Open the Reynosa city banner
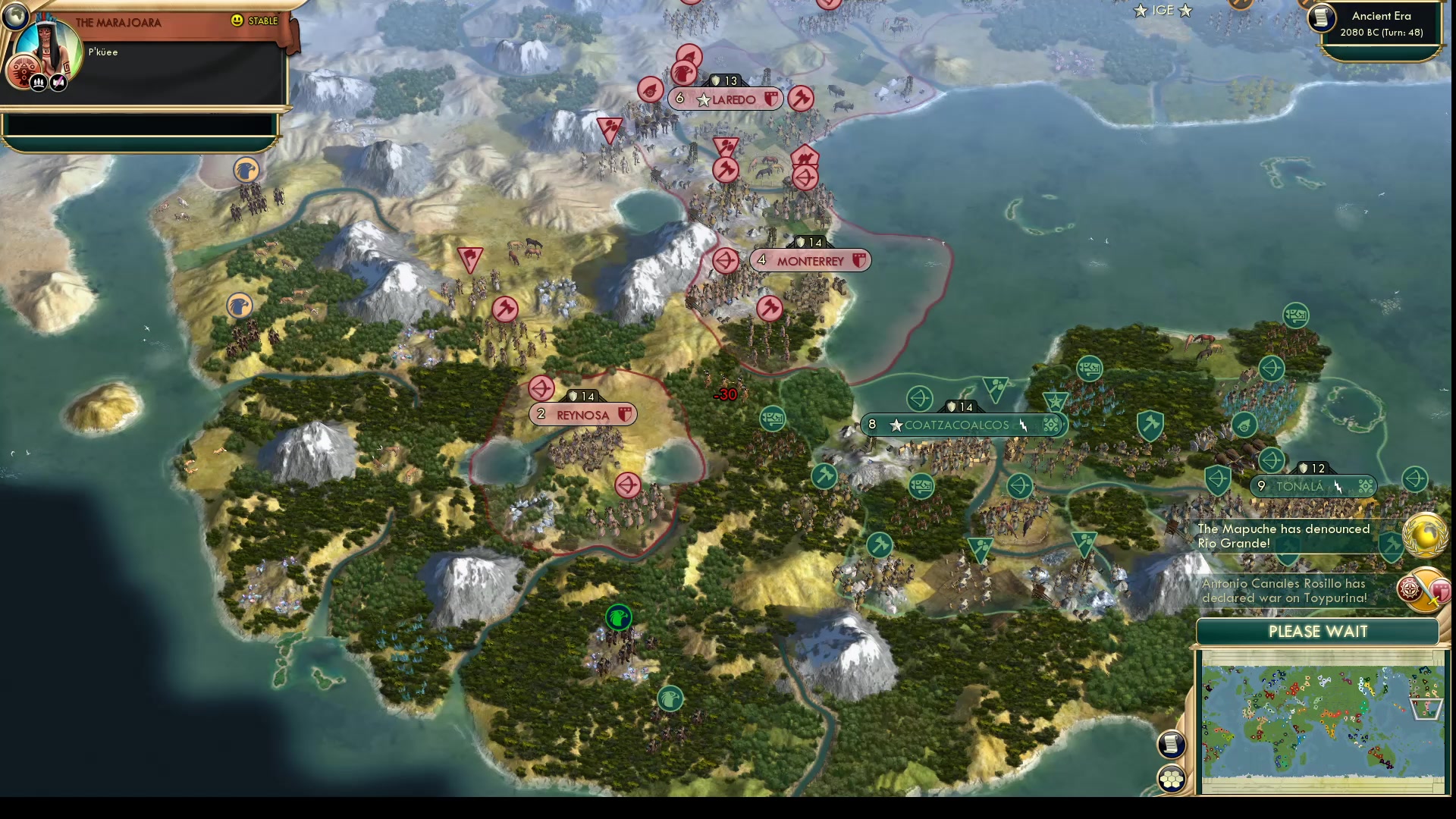Image resolution: width=1456 pixels, height=819 pixels. pos(582,415)
